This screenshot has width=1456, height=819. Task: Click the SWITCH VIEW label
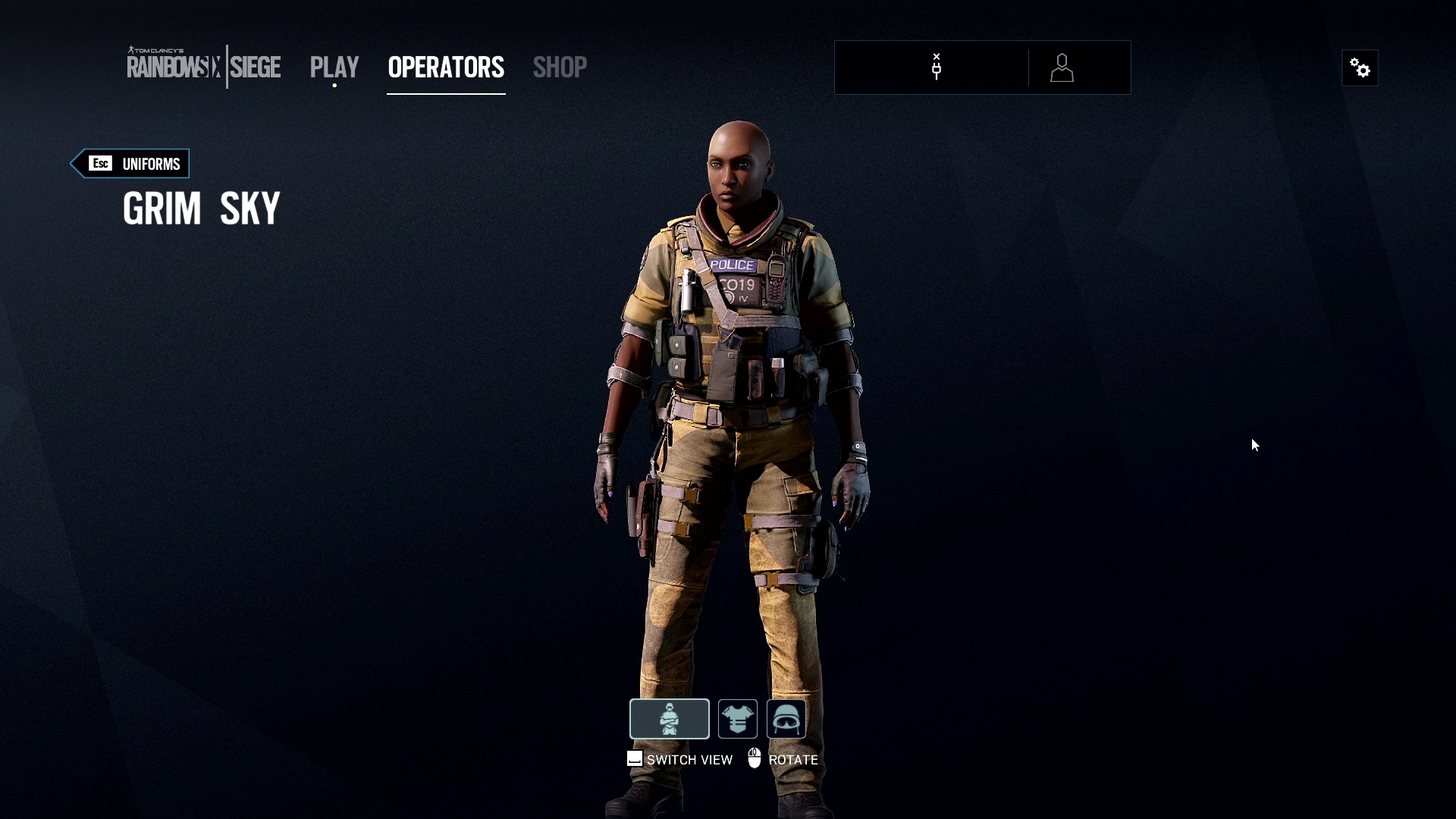click(x=689, y=759)
